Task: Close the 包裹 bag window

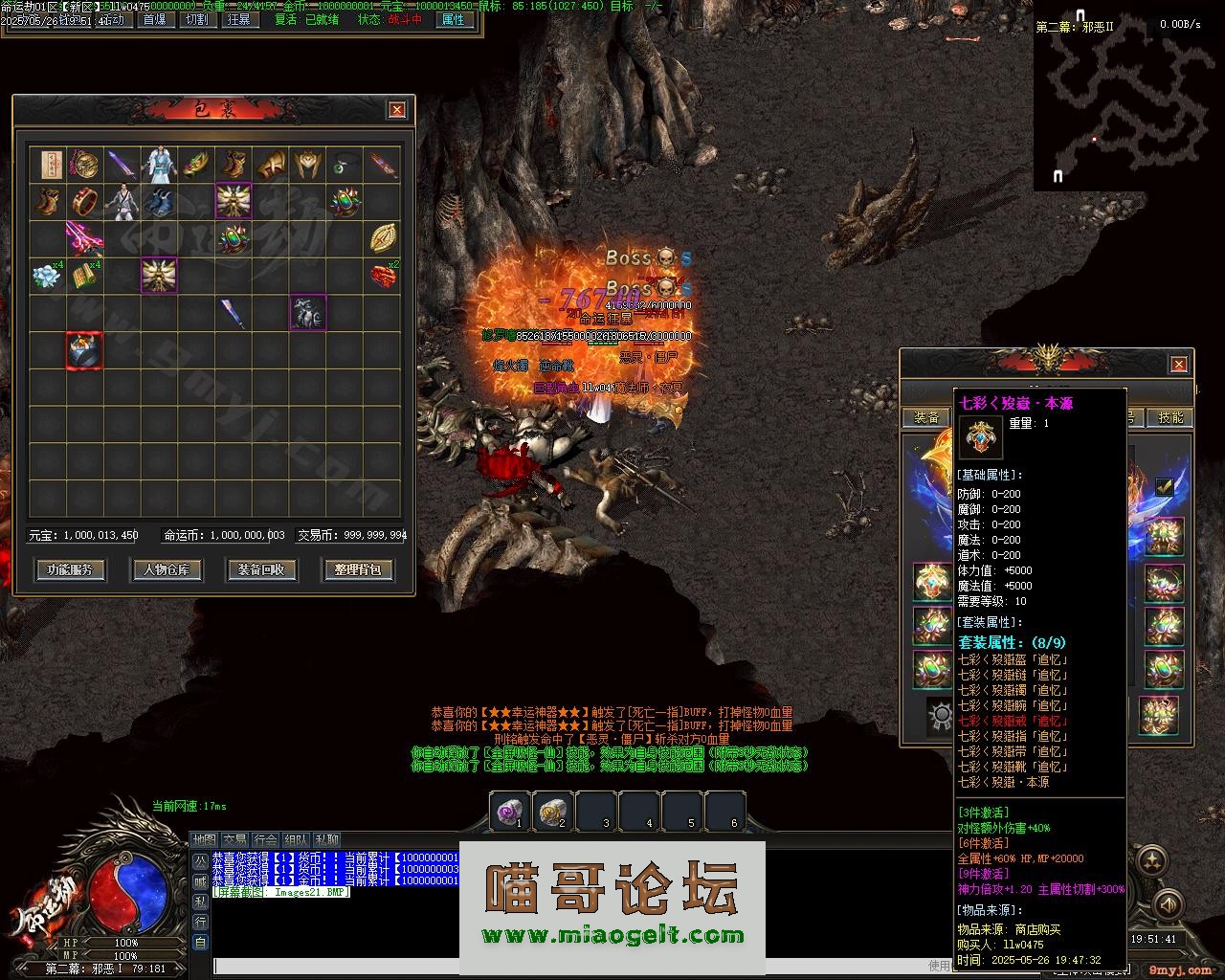Action: click(x=397, y=110)
